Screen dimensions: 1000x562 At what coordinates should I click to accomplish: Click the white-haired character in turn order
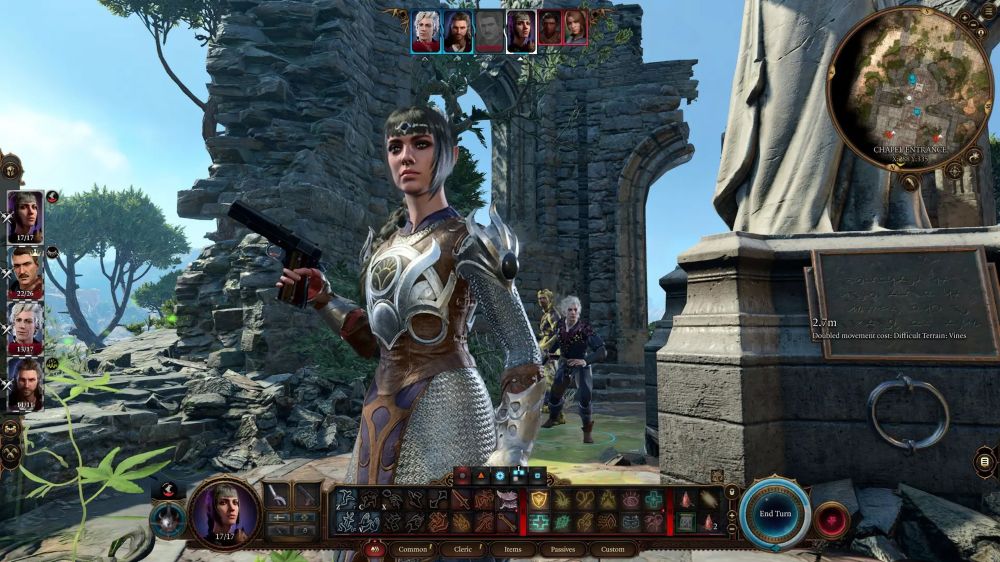pos(426,30)
